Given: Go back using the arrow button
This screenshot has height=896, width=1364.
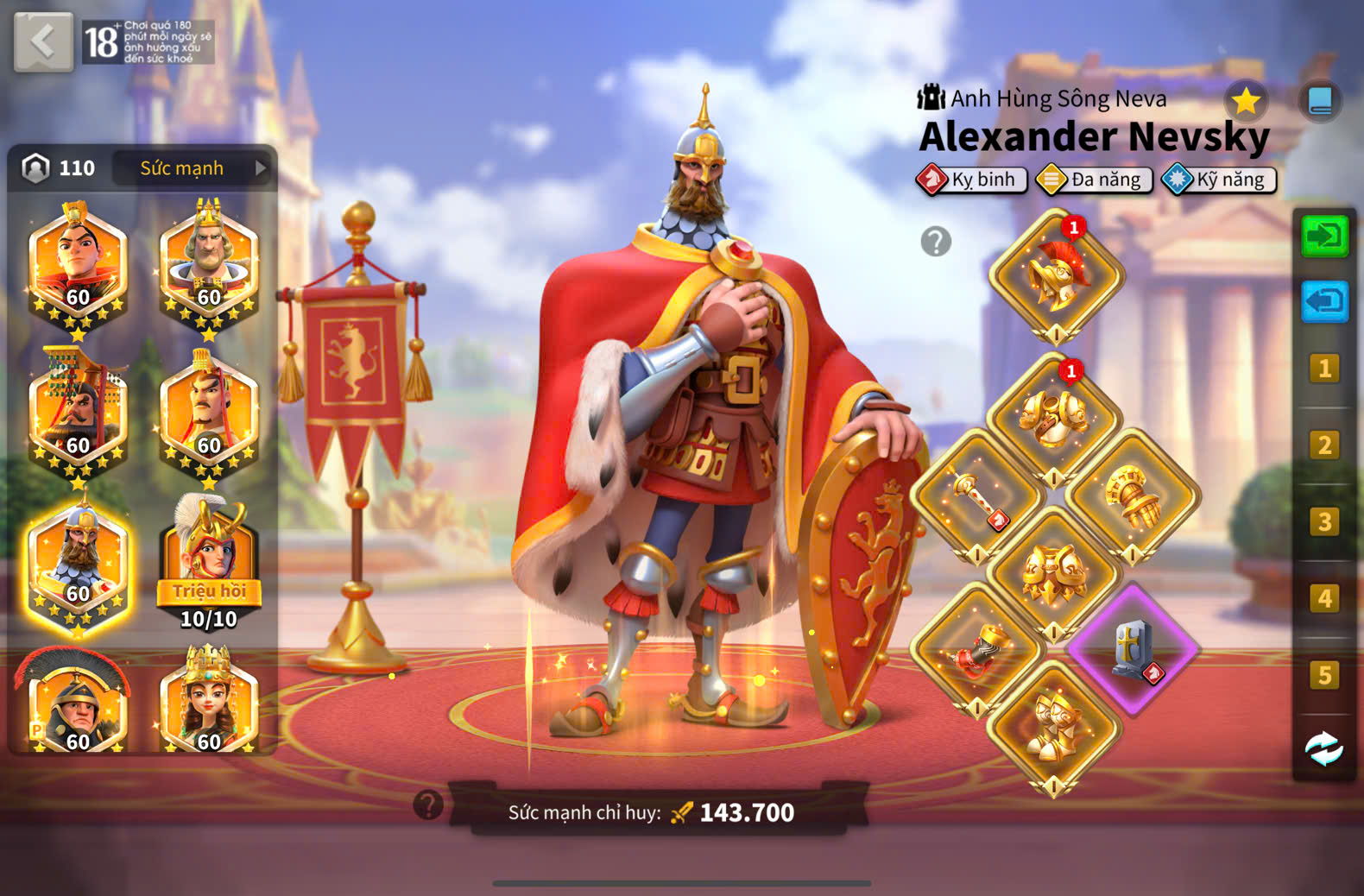Looking at the screenshot, I should pos(42,41).
